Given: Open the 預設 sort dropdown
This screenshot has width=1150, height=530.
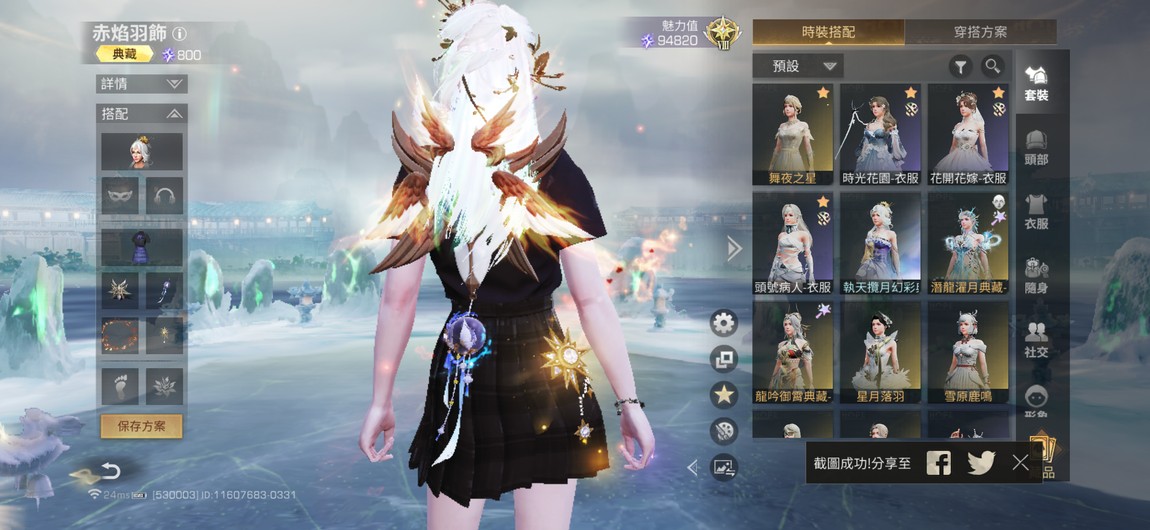Looking at the screenshot, I should [x=799, y=67].
